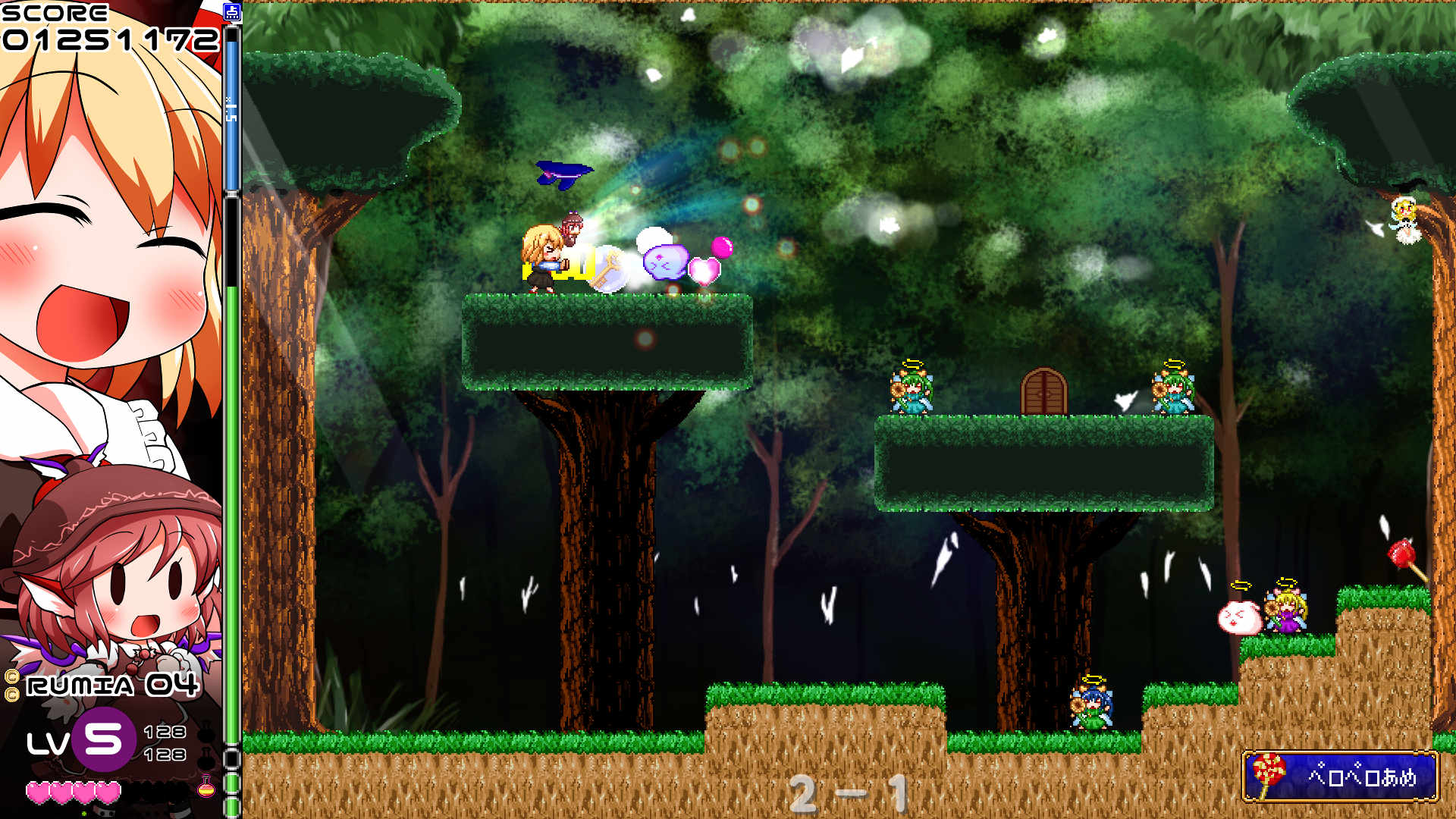Click the potion flask icon beside the hearts

206,791
